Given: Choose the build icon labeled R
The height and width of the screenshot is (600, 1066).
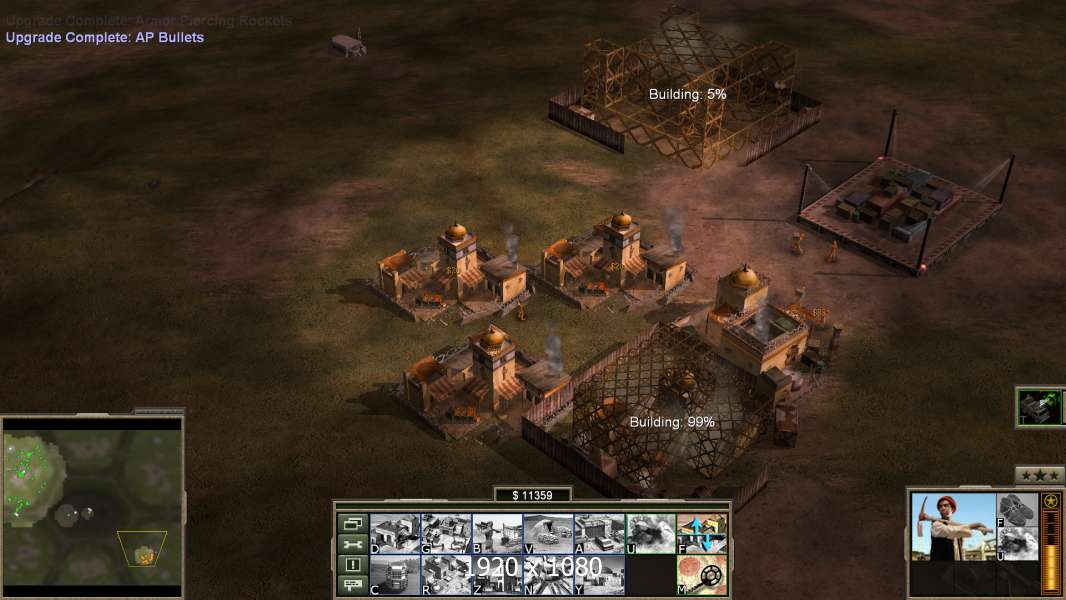Looking at the screenshot, I should click(446, 575).
